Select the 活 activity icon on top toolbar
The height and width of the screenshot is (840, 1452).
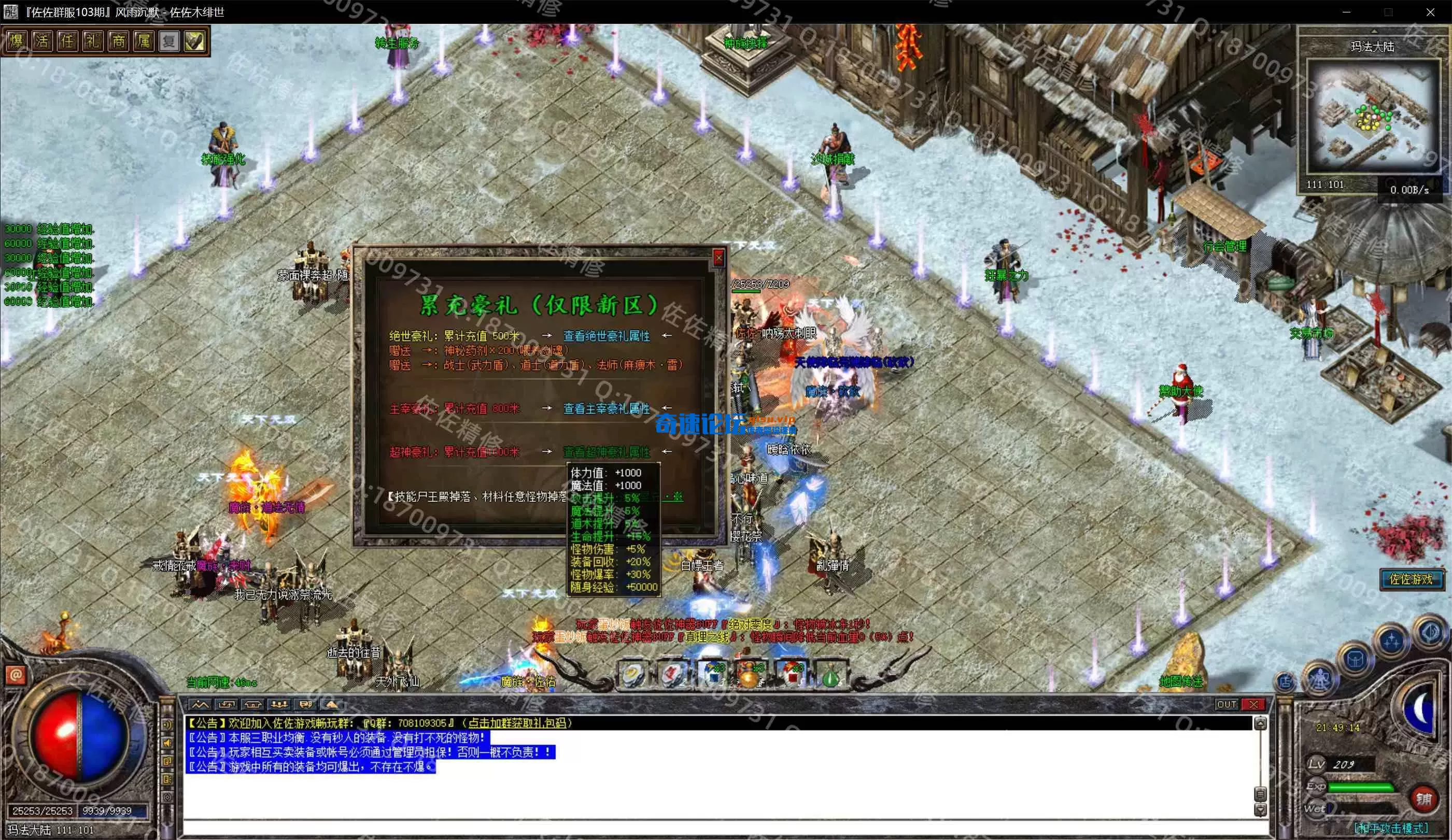pyautogui.click(x=41, y=41)
